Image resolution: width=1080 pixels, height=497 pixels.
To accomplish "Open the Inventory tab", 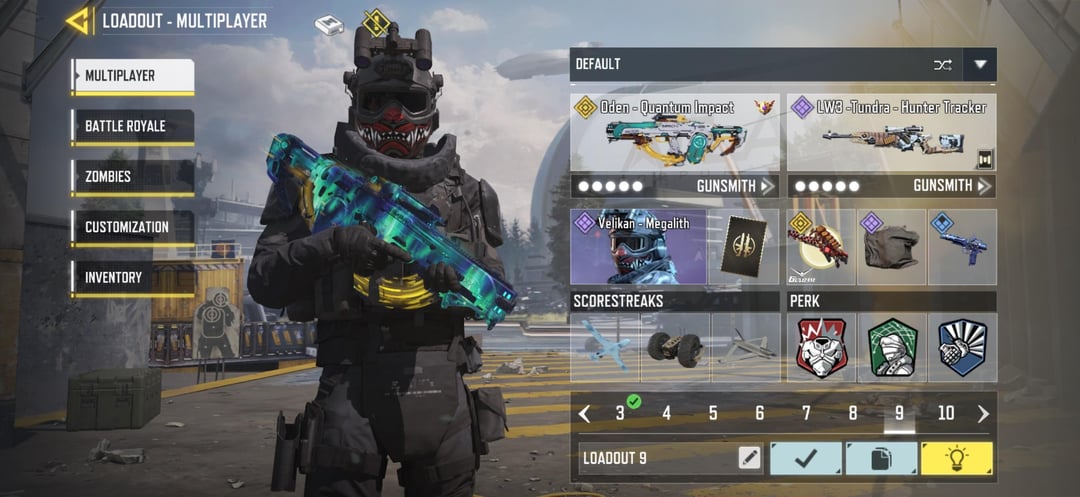I will 132,277.
